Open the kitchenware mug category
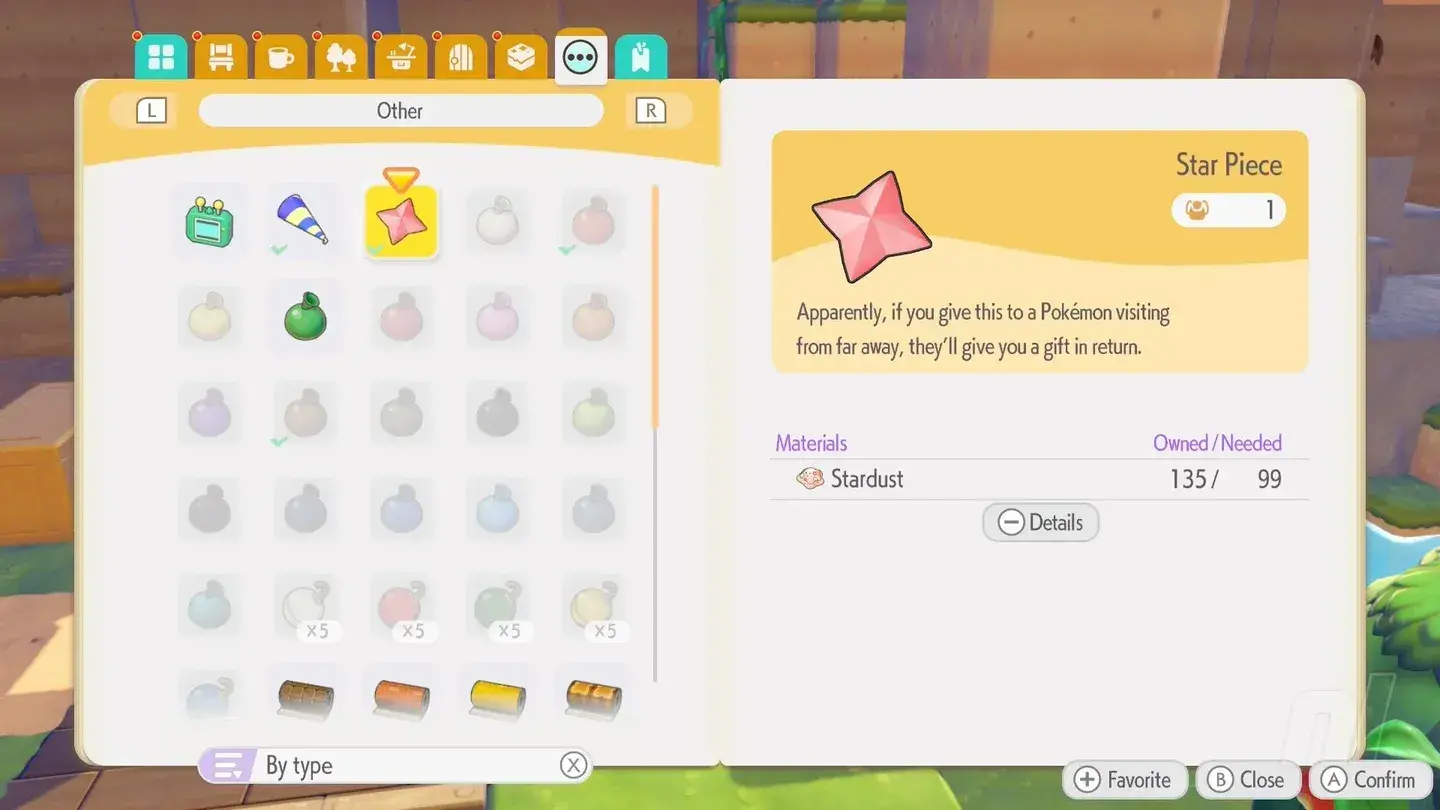Viewport: 1440px width, 810px height. click(280, 57)
